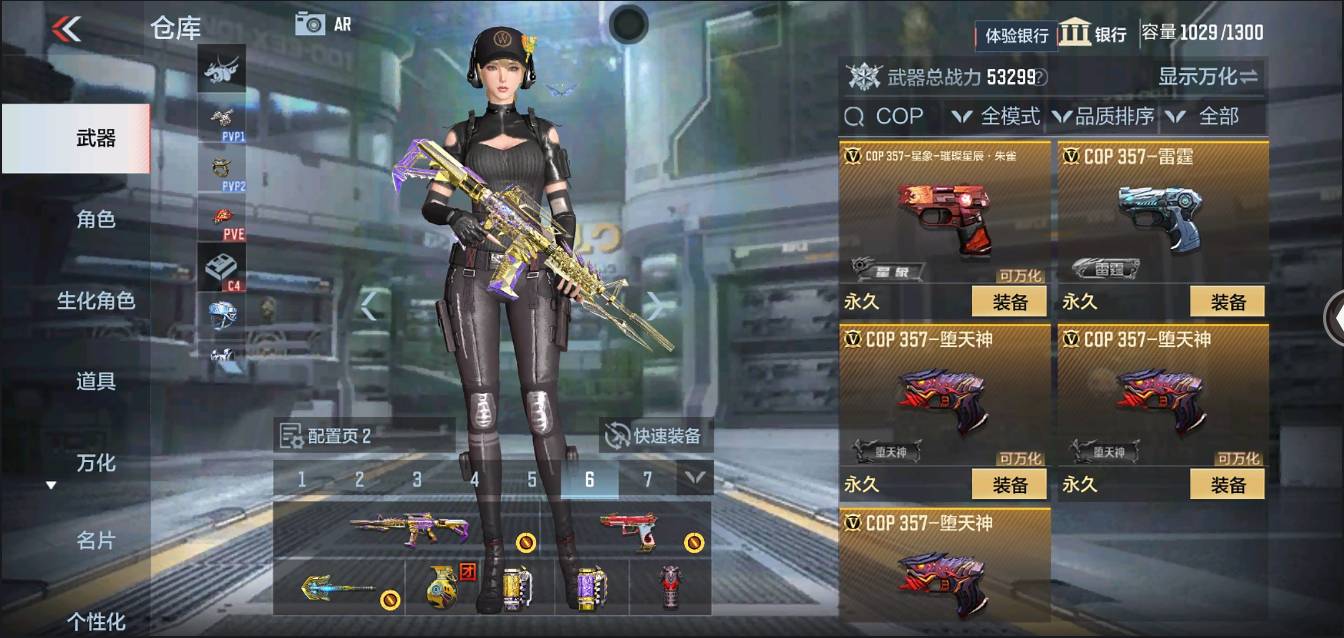Open the 全模式 mode filter dropdown
This screenshot has height=638, width=1344.
[996, 116]
